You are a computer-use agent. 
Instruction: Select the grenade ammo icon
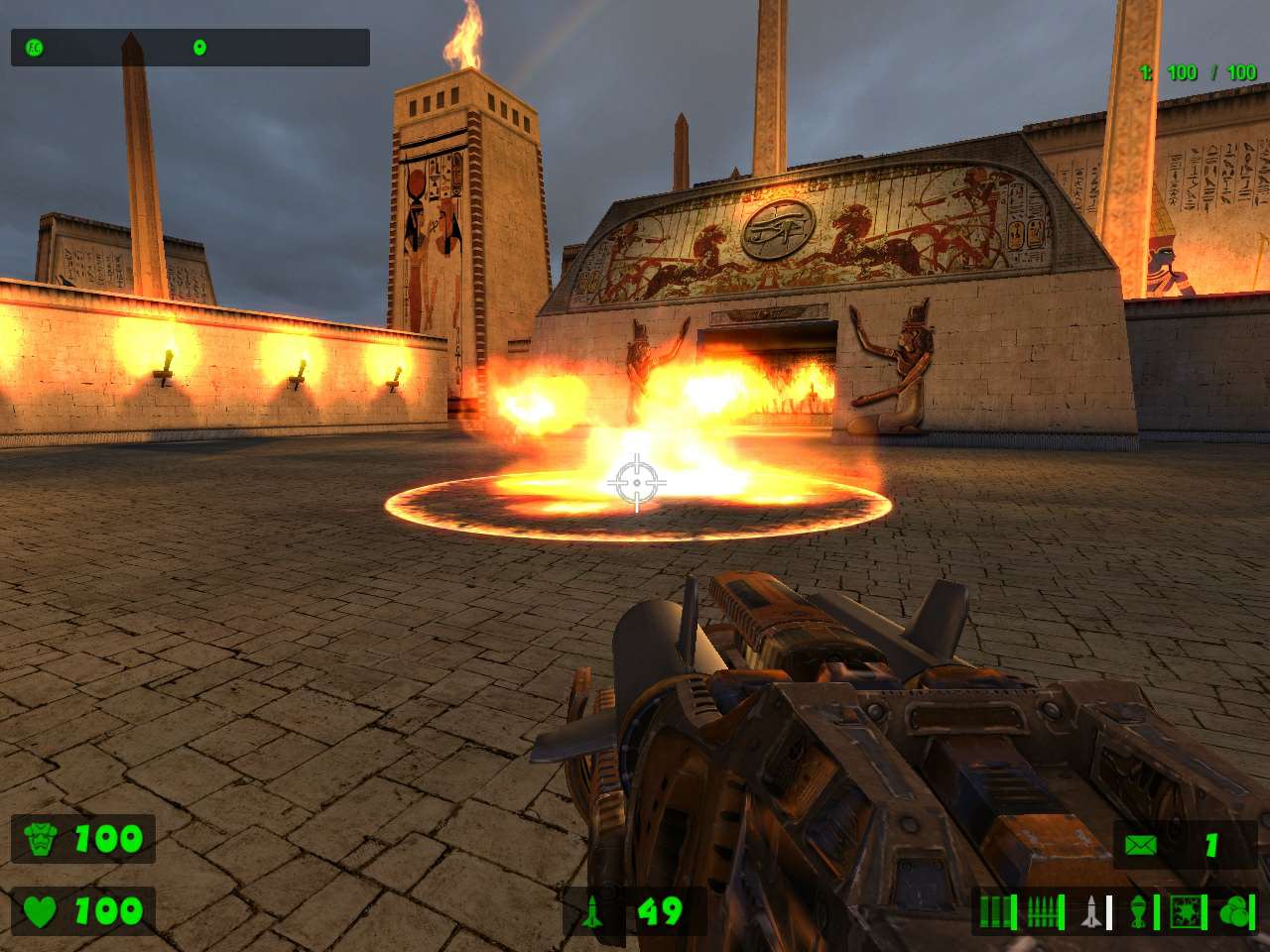pos(1139,910)
